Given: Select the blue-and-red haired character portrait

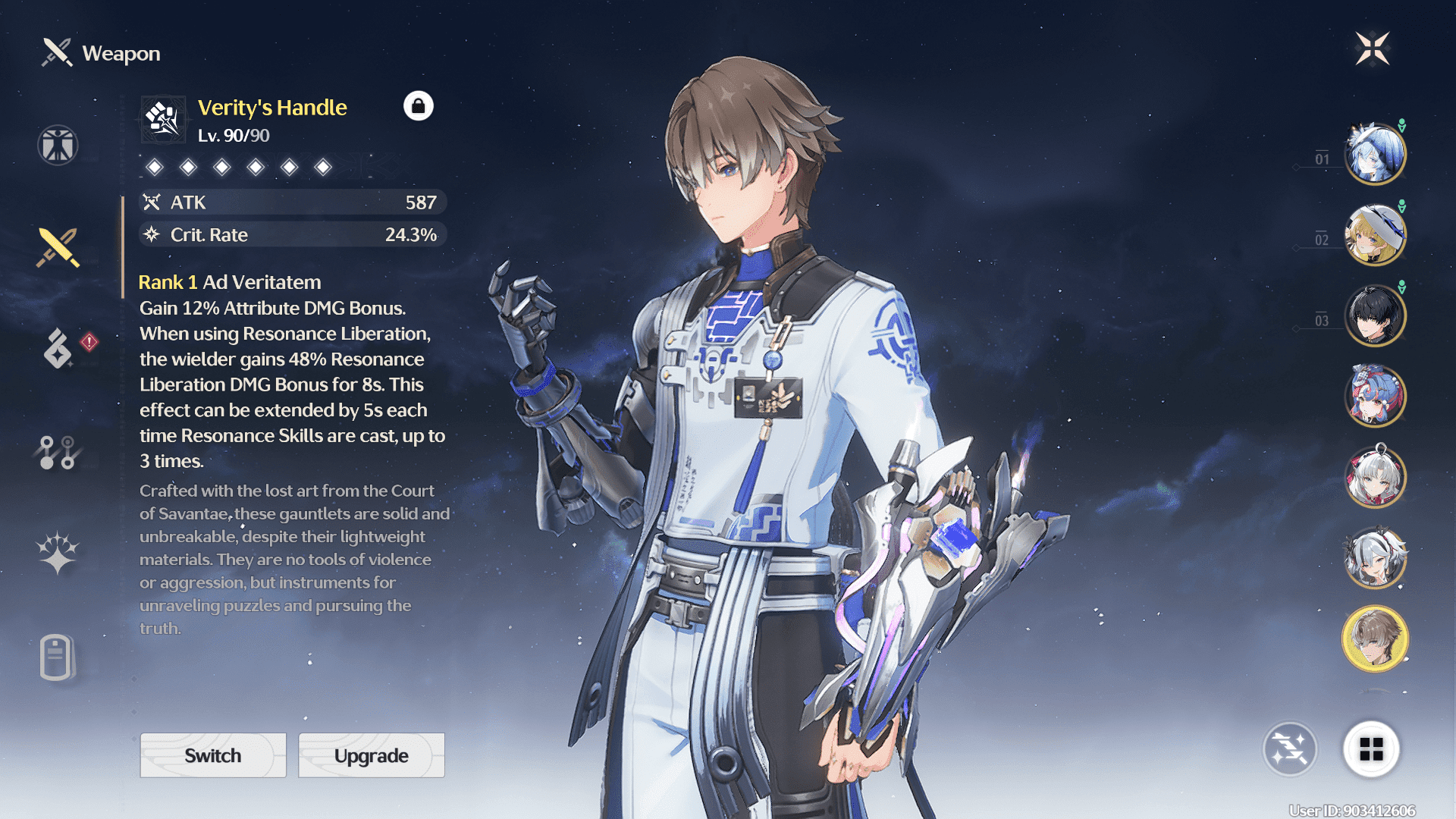Looking at the screenshot, I should tap(1375, 396).
